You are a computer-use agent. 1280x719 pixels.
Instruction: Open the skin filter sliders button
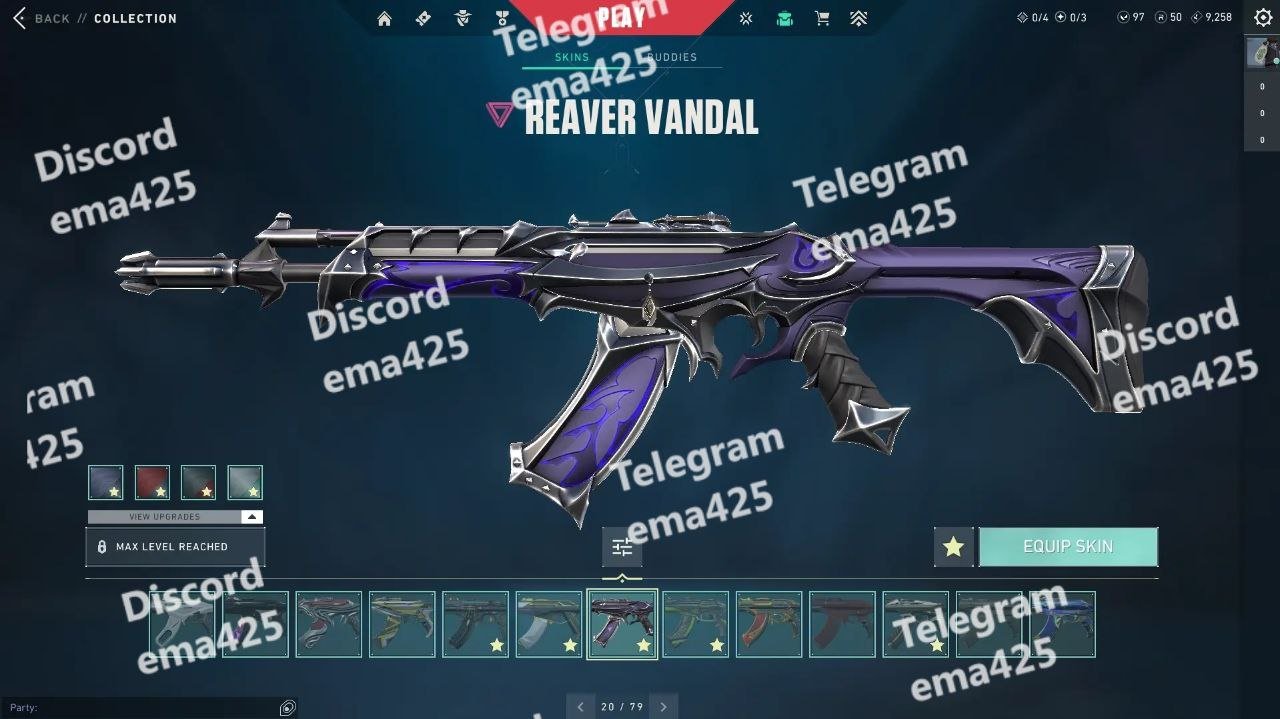click(x=622, y=547)
